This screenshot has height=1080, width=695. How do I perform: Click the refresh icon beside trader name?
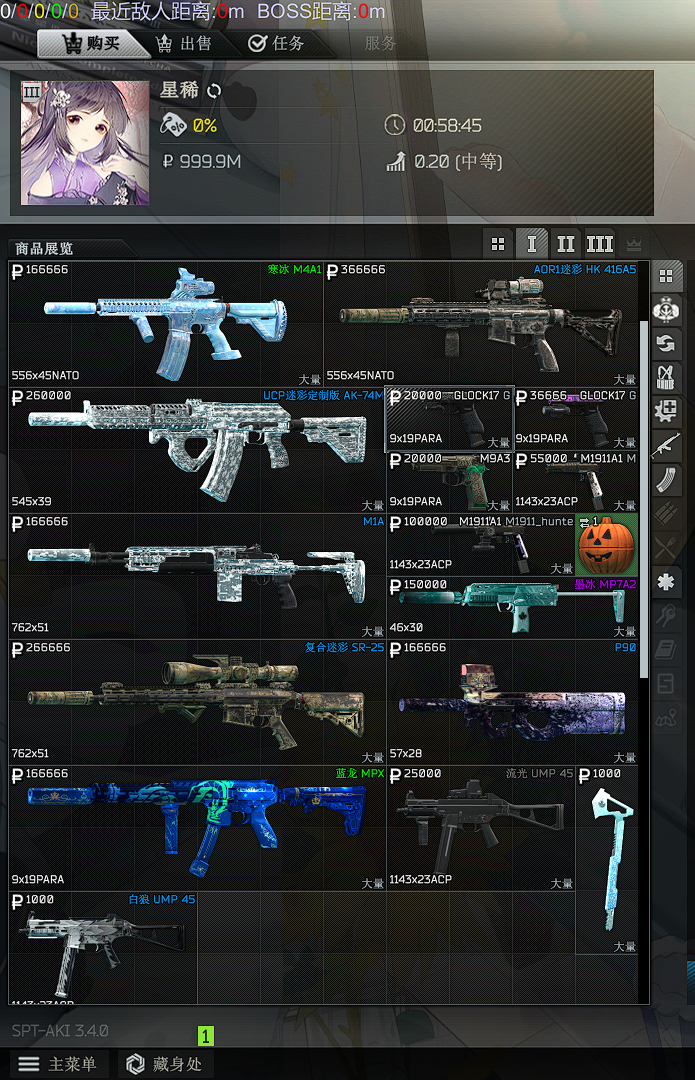(x=214, y=91)
